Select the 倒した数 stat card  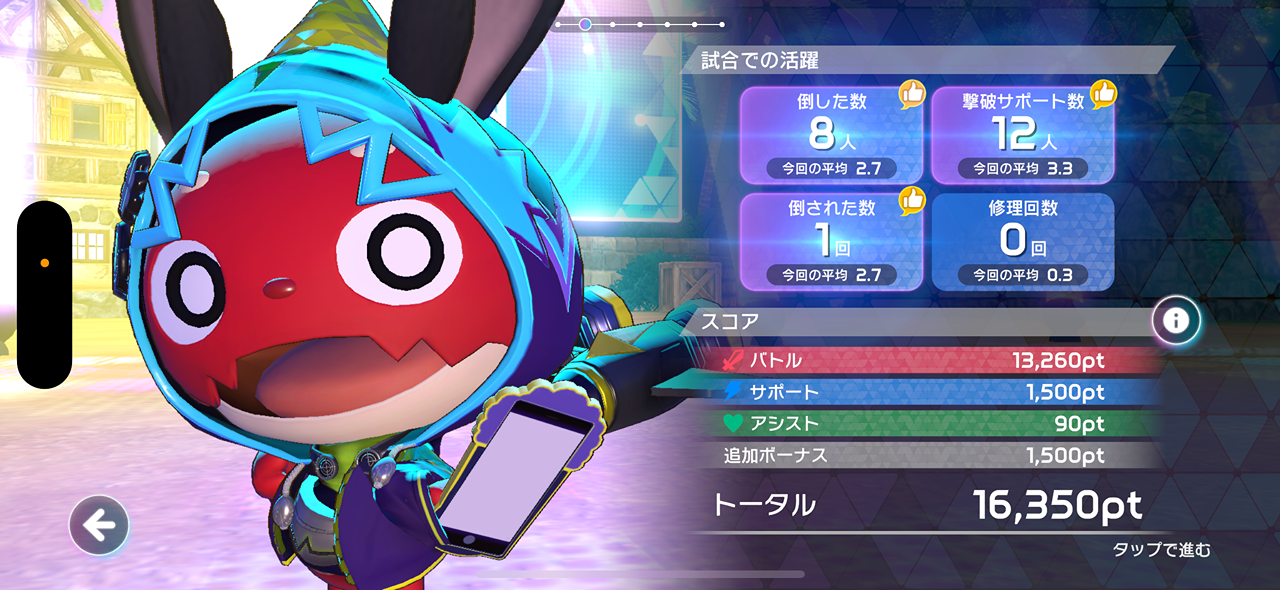[831, 135]
